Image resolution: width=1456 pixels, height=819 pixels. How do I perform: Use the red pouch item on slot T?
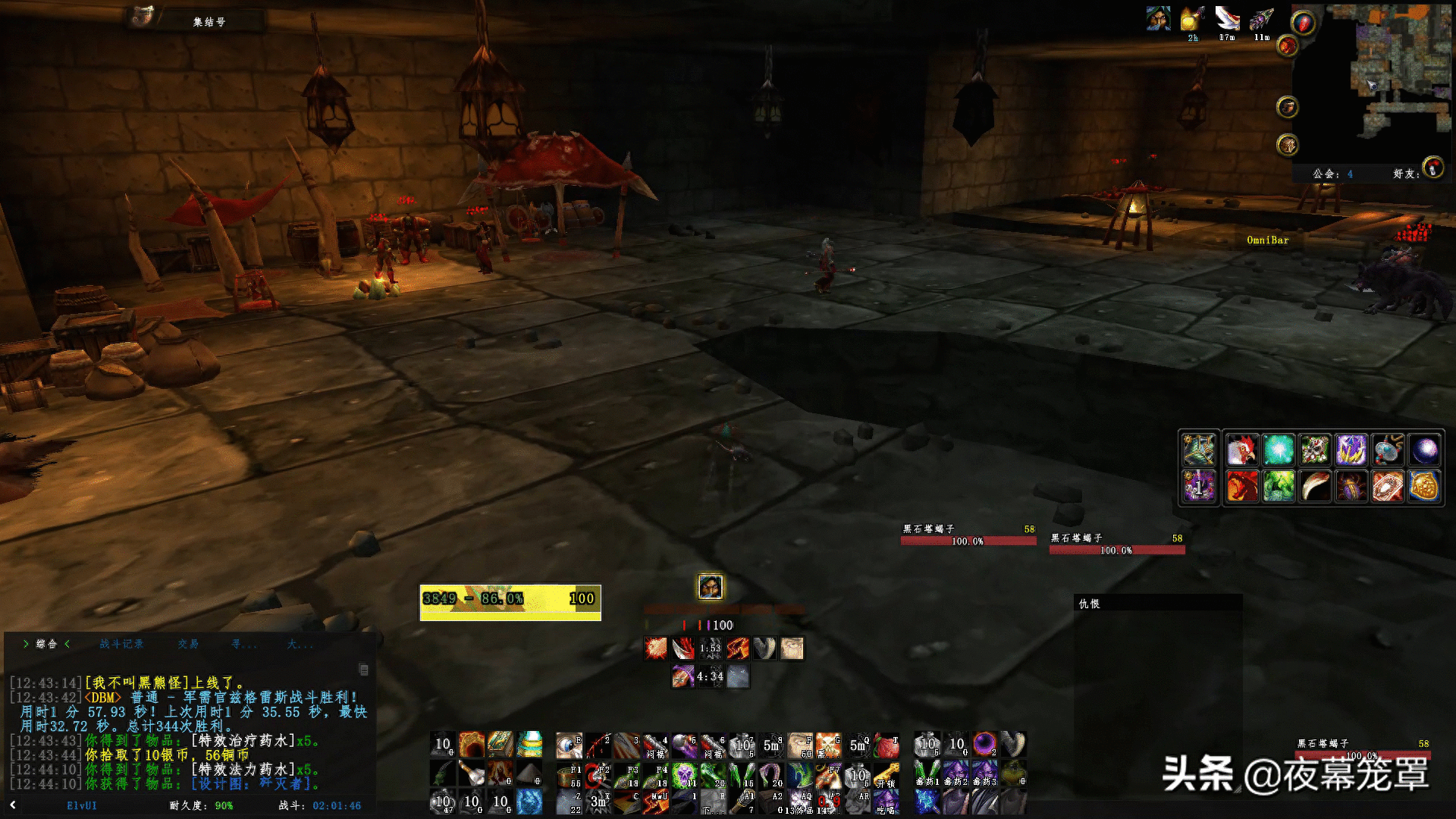point(886,745)
